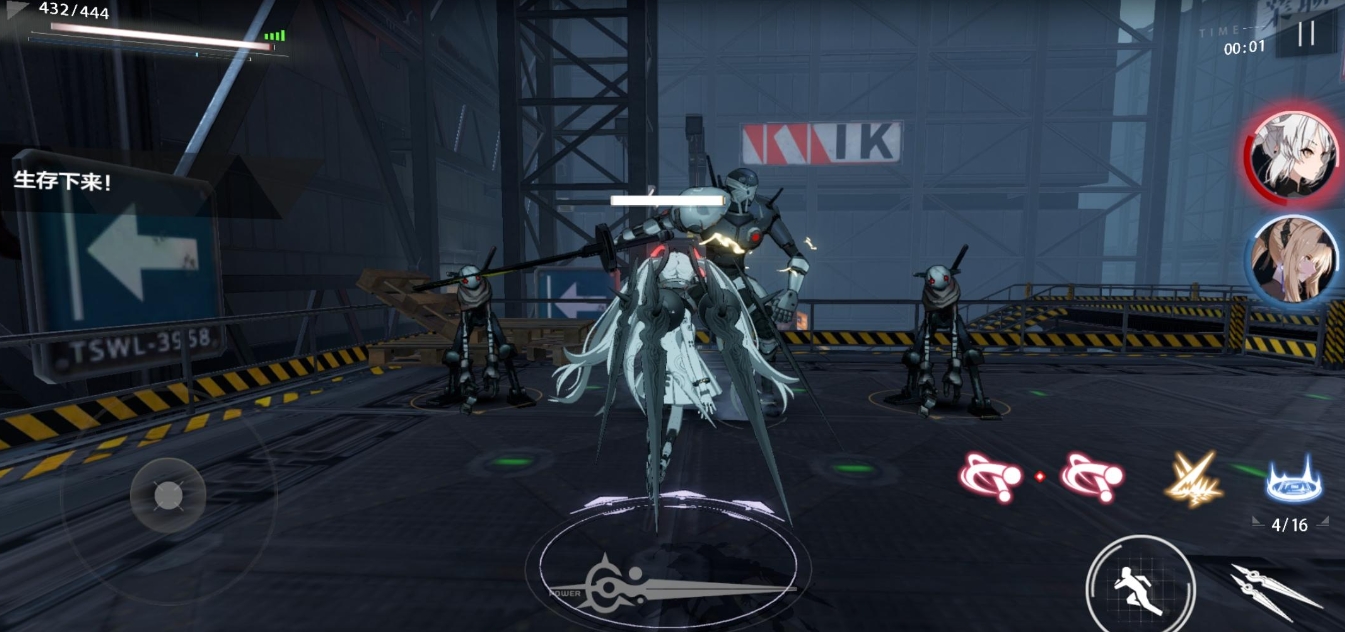The height and width of the screenshot is (632, 1345).
Task: Use the yellow signal orb
Action: click(x=1193, y=478)
